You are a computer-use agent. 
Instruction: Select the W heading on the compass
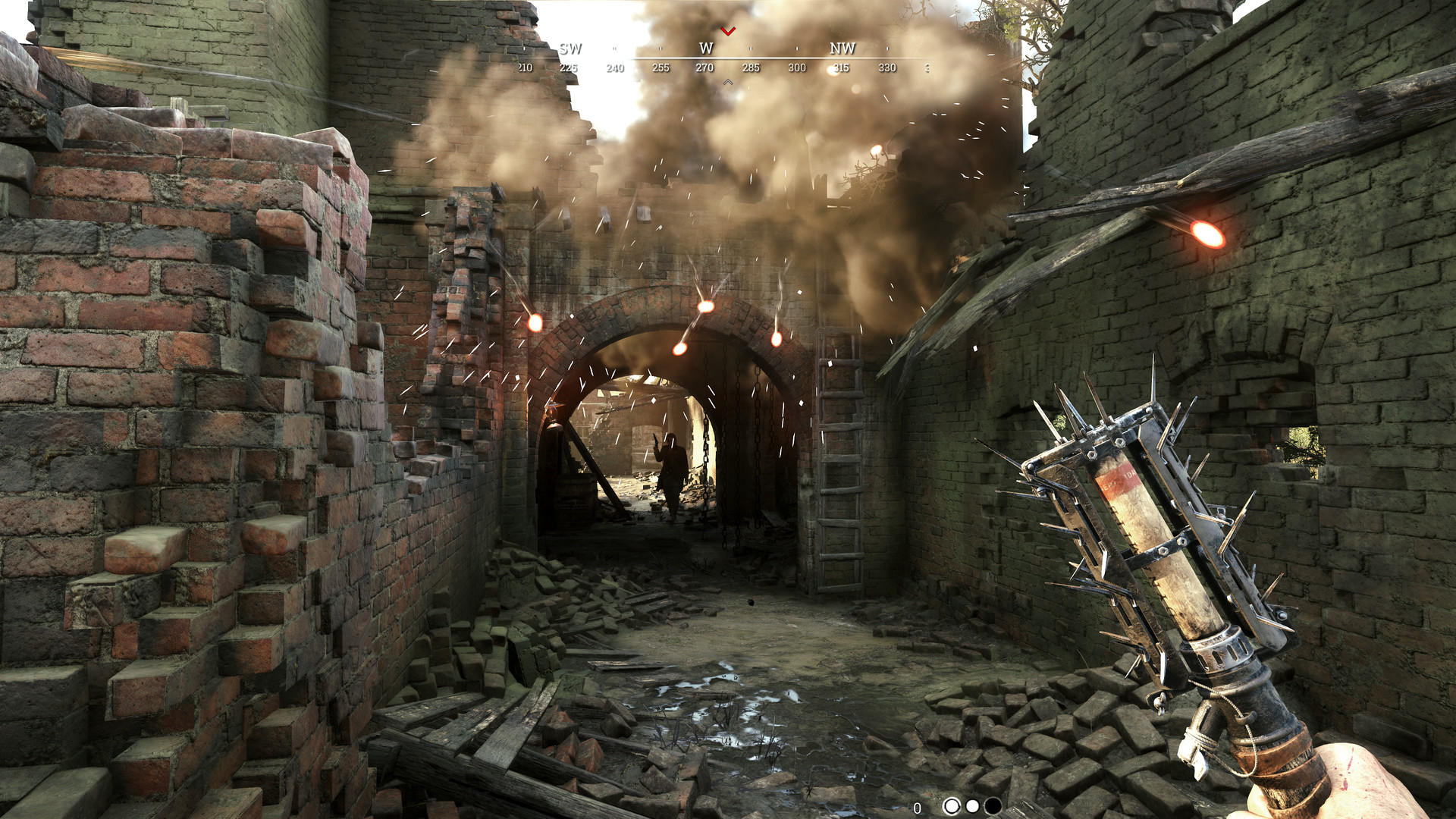[x=705, y=49]
